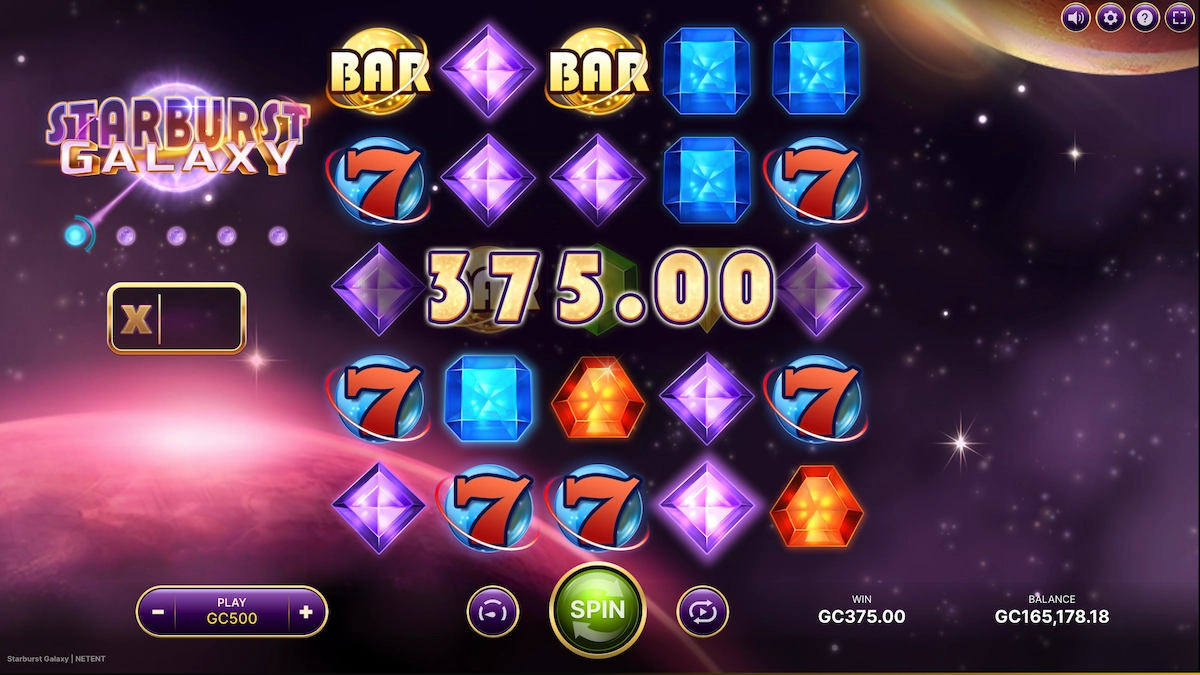Increase the play amount with plus
The height and width of the screenshot is (675, 1200).
(306, 611)
